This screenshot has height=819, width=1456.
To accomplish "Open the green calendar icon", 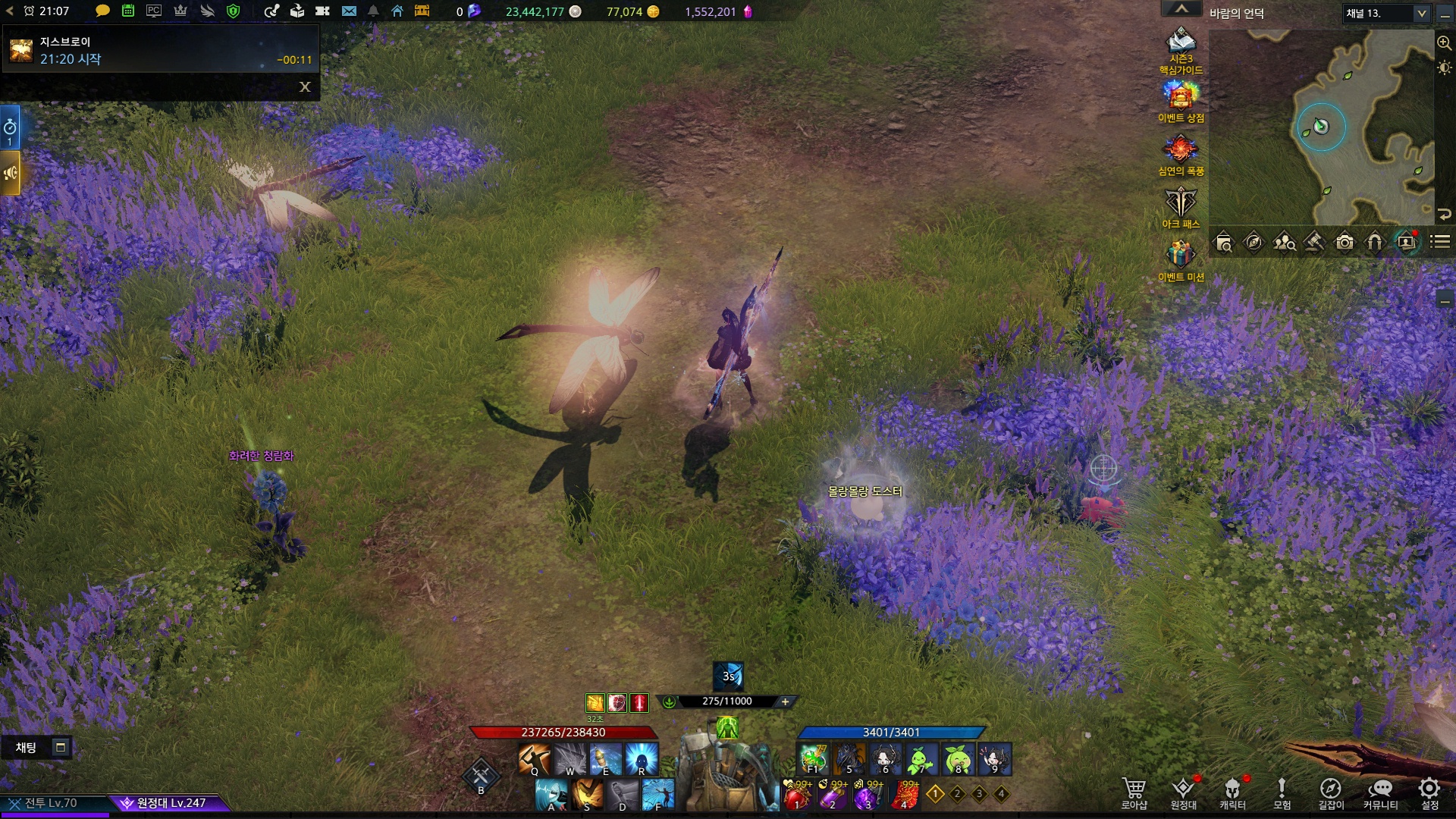I will pos(128,11).
